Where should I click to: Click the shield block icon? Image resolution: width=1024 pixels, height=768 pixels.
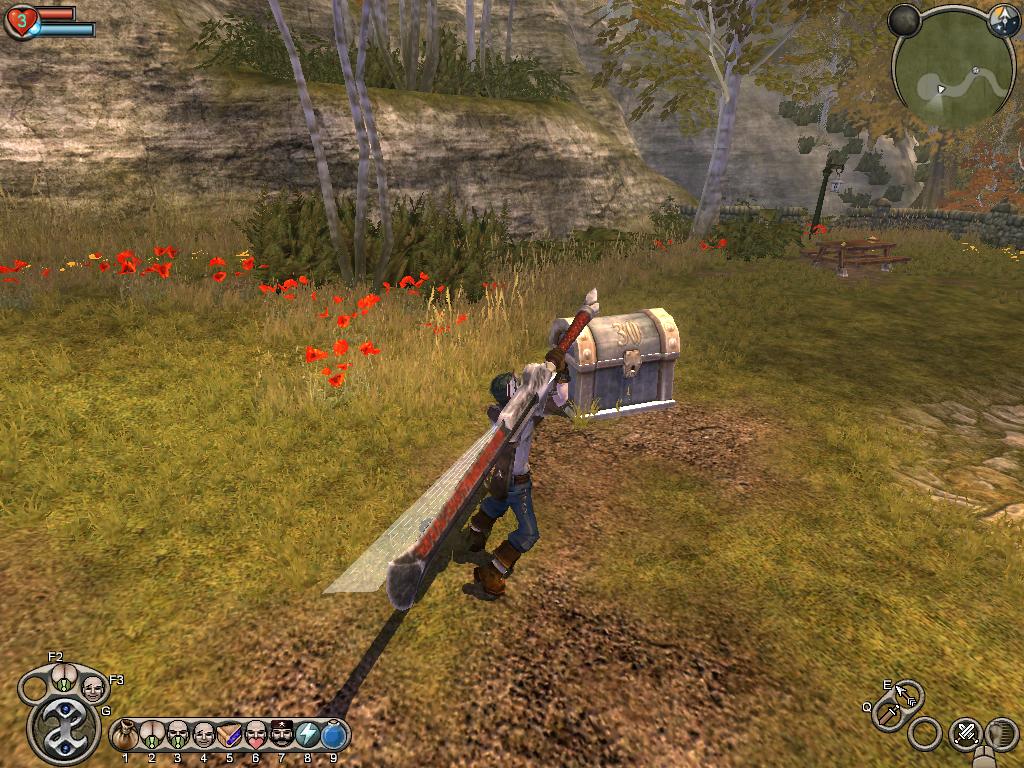pos(1001,733)
